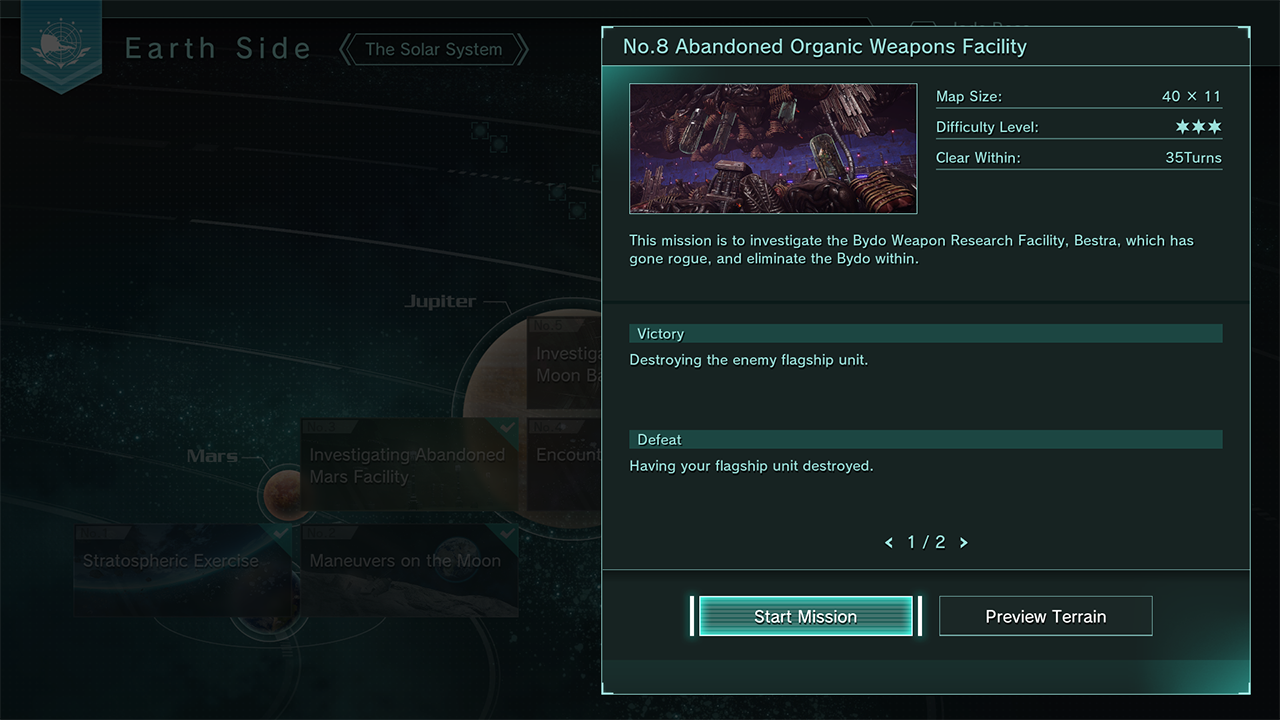Click the facility mission thumbnail image
This screenshot has width=1280, height=720.
(x=773, y=149)
